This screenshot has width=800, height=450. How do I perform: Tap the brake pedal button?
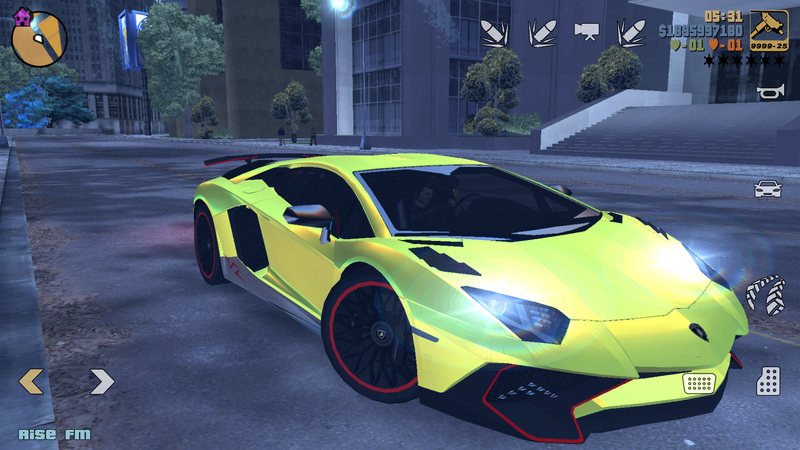[x=699, y=382]
